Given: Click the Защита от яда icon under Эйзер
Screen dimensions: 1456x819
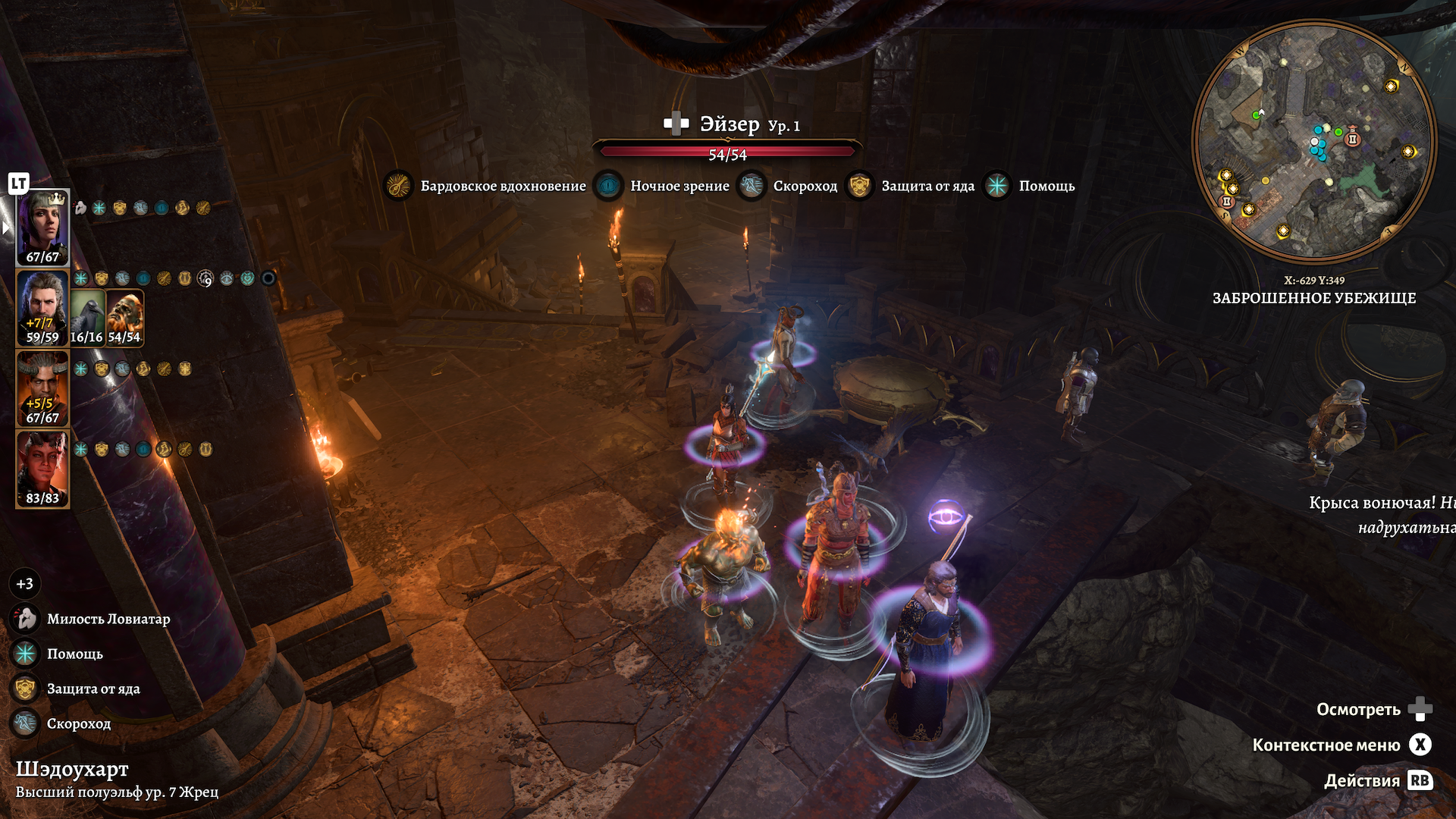Looking at the screenshot, I should [859, 186].
